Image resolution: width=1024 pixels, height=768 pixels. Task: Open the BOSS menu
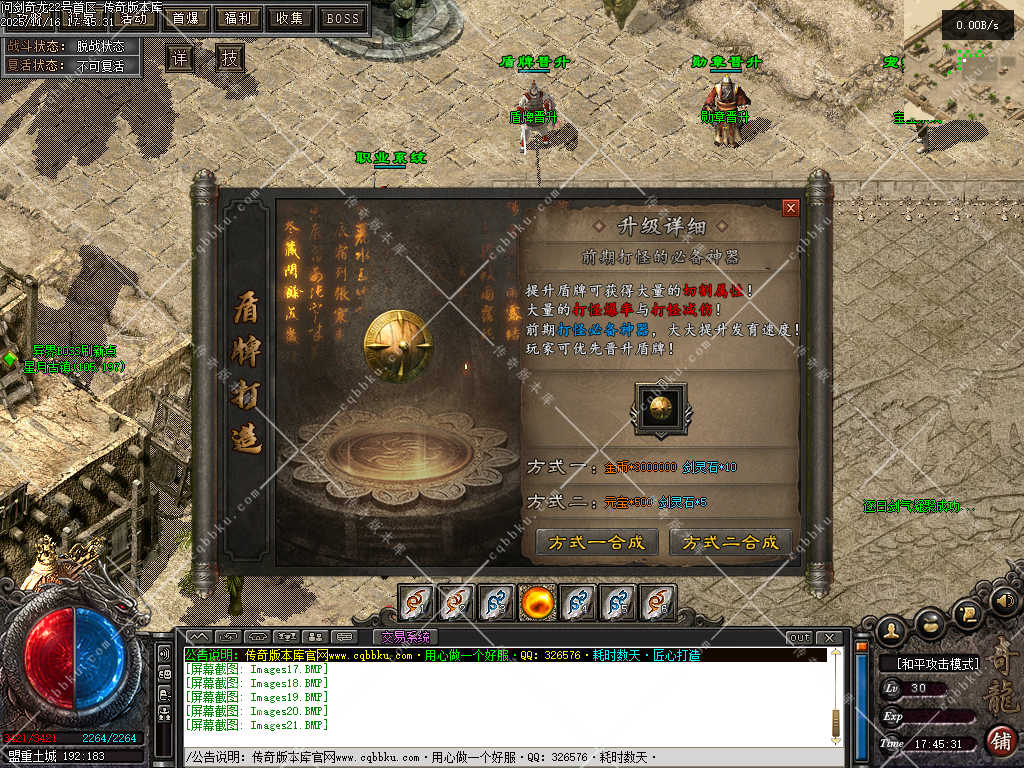tap(343, 18)
